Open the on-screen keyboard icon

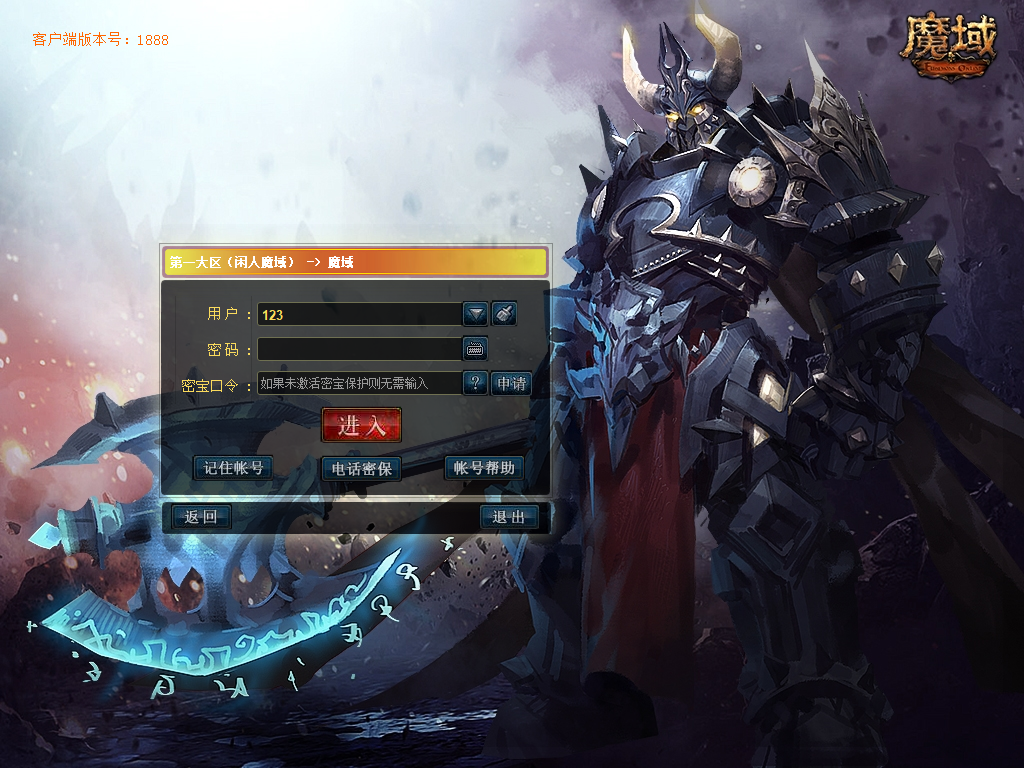click(475, 349)
